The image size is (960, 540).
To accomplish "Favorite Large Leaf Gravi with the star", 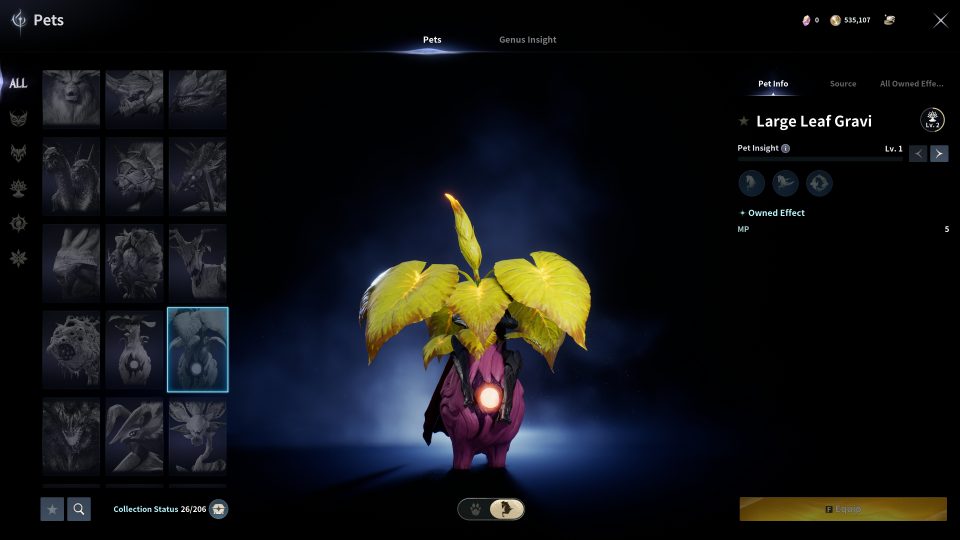I will [743, 121].
